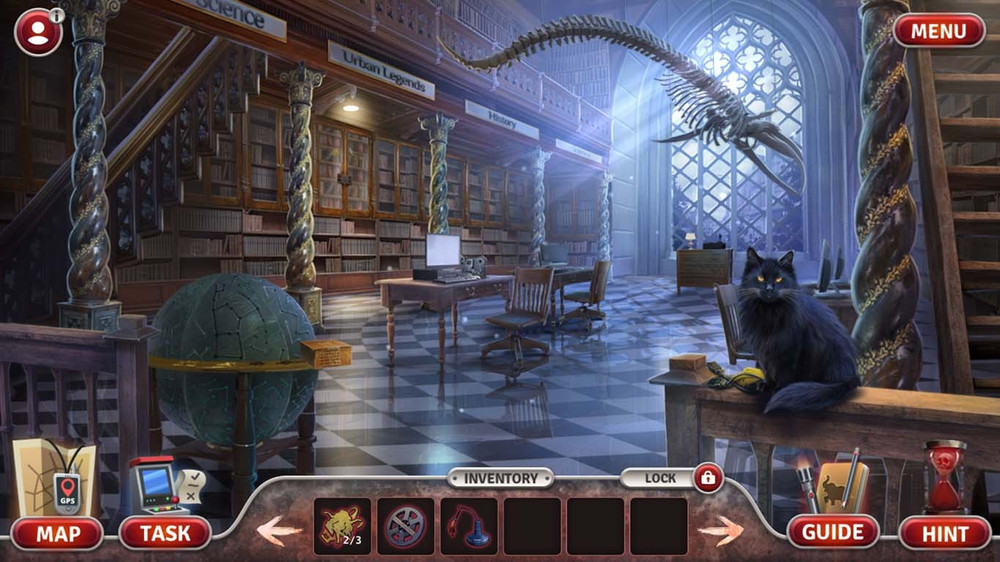
Task: Show the Task list
Action: [165, 533]
